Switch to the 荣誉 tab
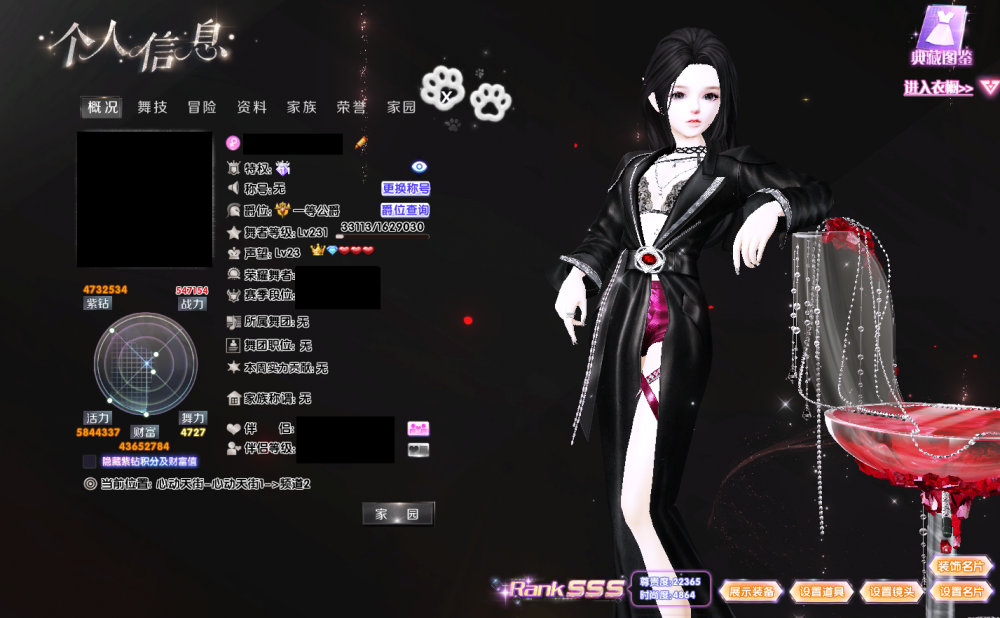The image size is (1000, 618). (x=351, y=107)
